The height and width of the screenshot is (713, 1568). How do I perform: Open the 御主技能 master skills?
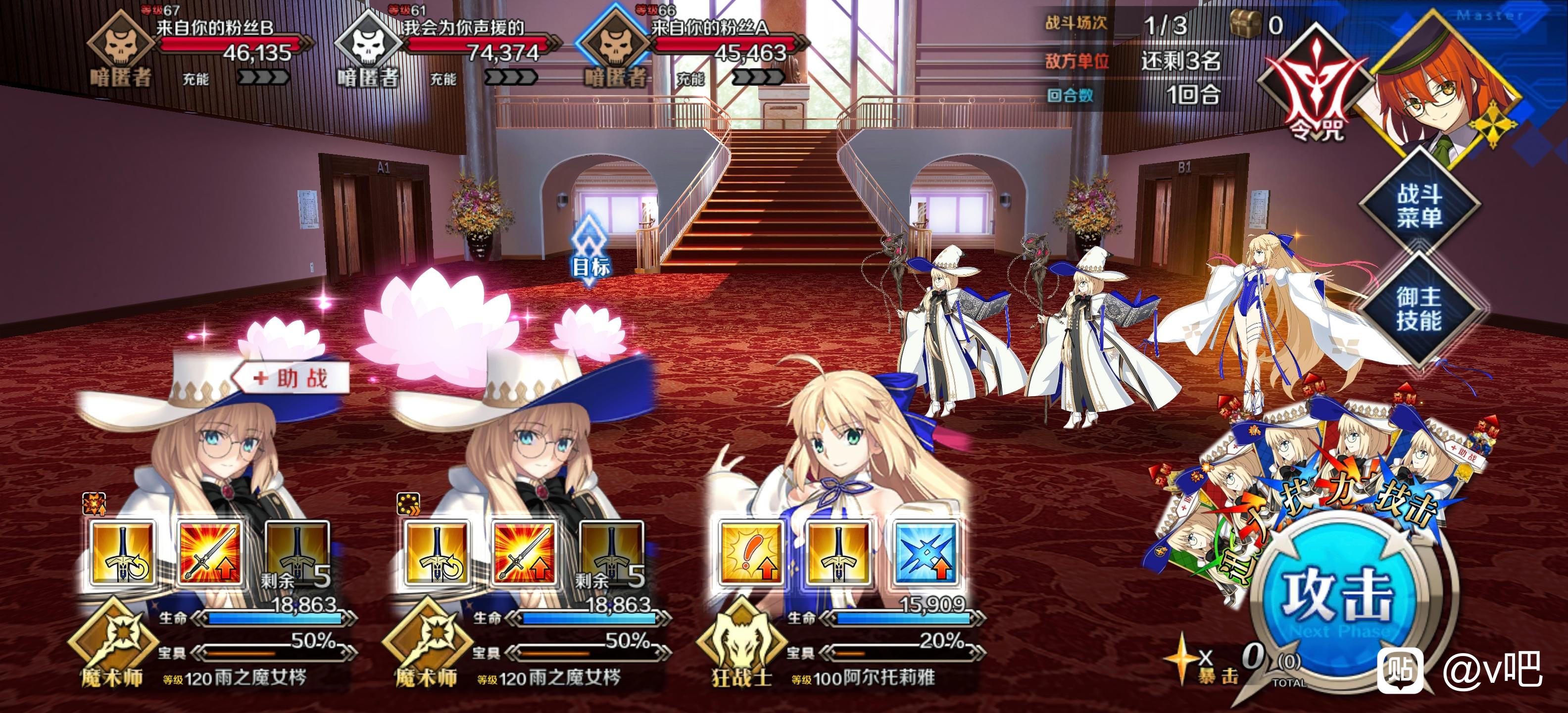click(1419, 308)
